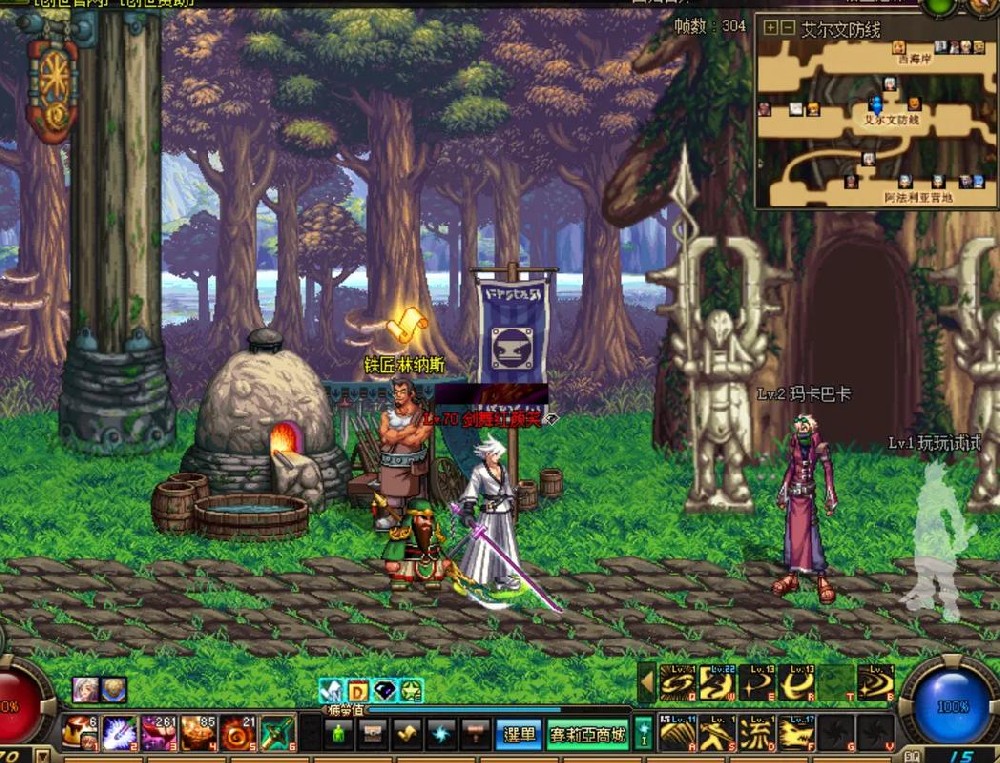1000x763 pixels.
Task: Use the consumable with 281 count
Action: (160, 733)
